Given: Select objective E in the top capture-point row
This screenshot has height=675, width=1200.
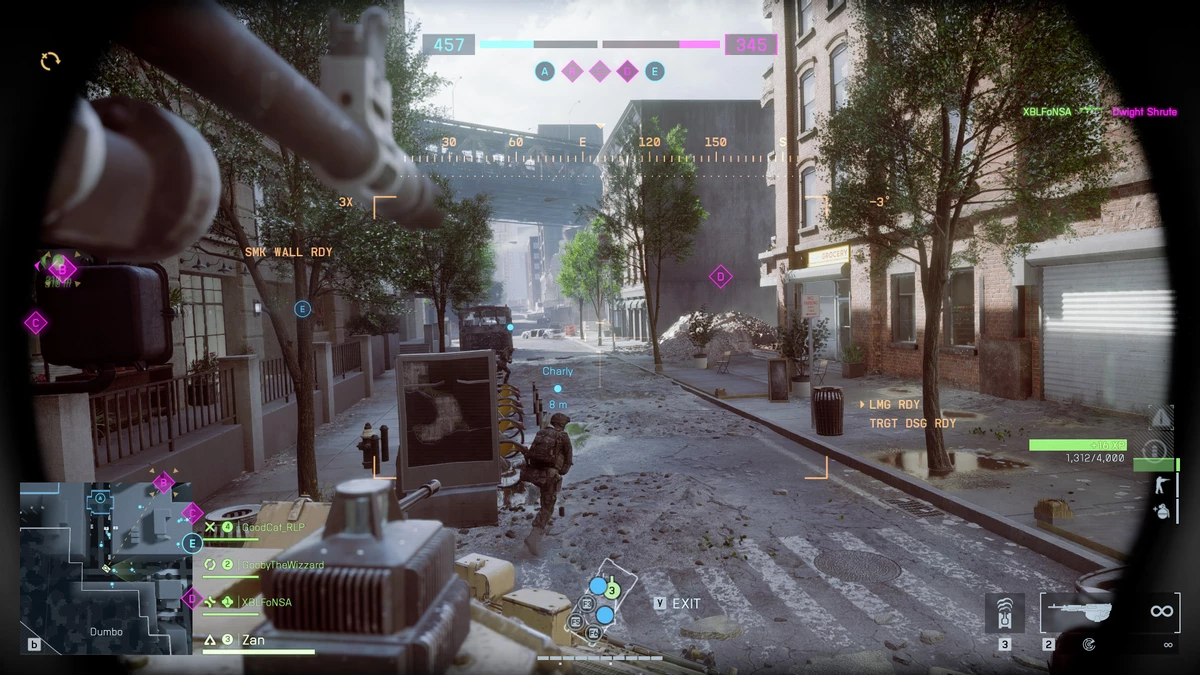Looking at the screenshot, I should (x=655, y=71).
